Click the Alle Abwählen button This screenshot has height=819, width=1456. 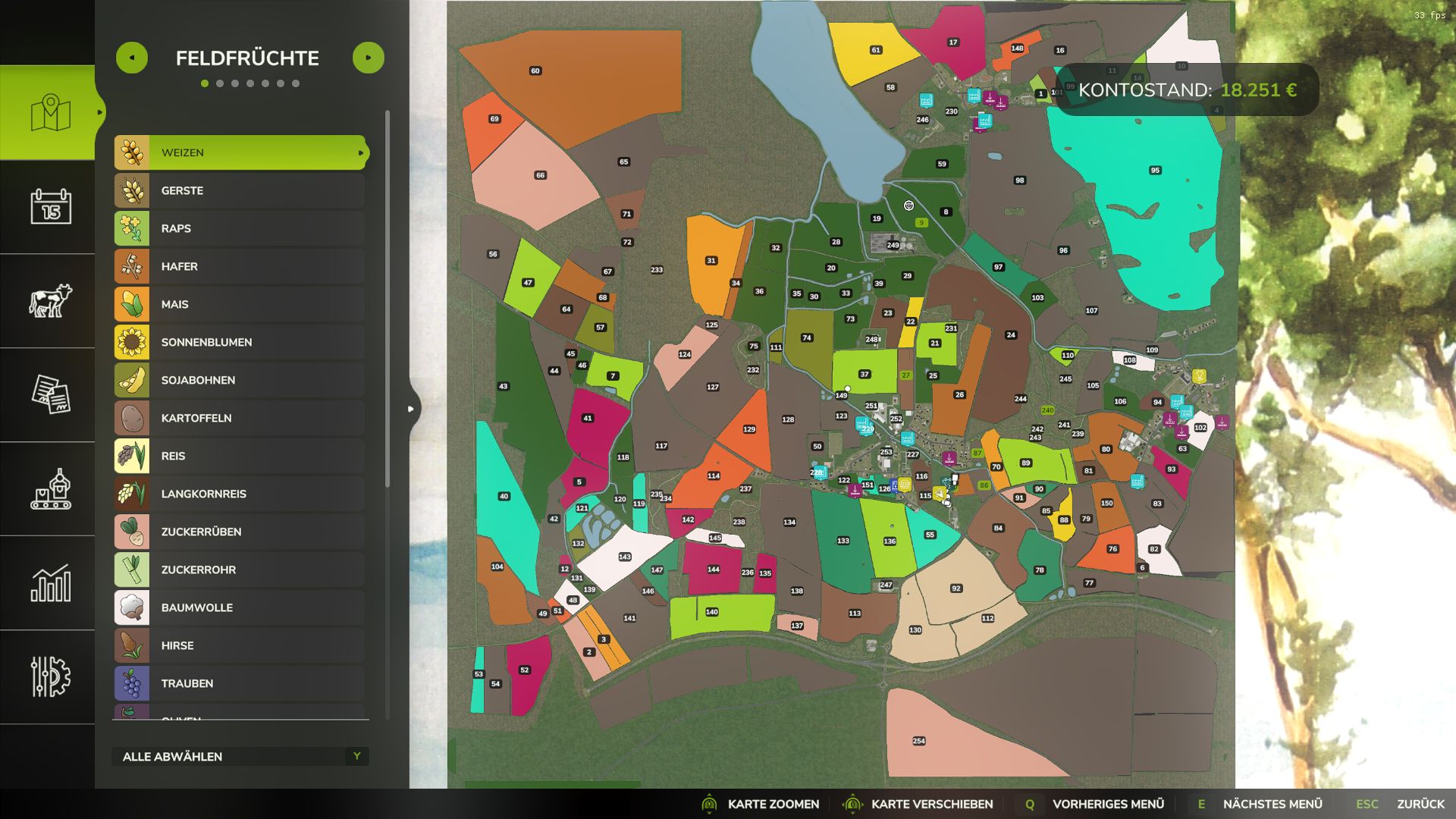[x=240, y=756]
